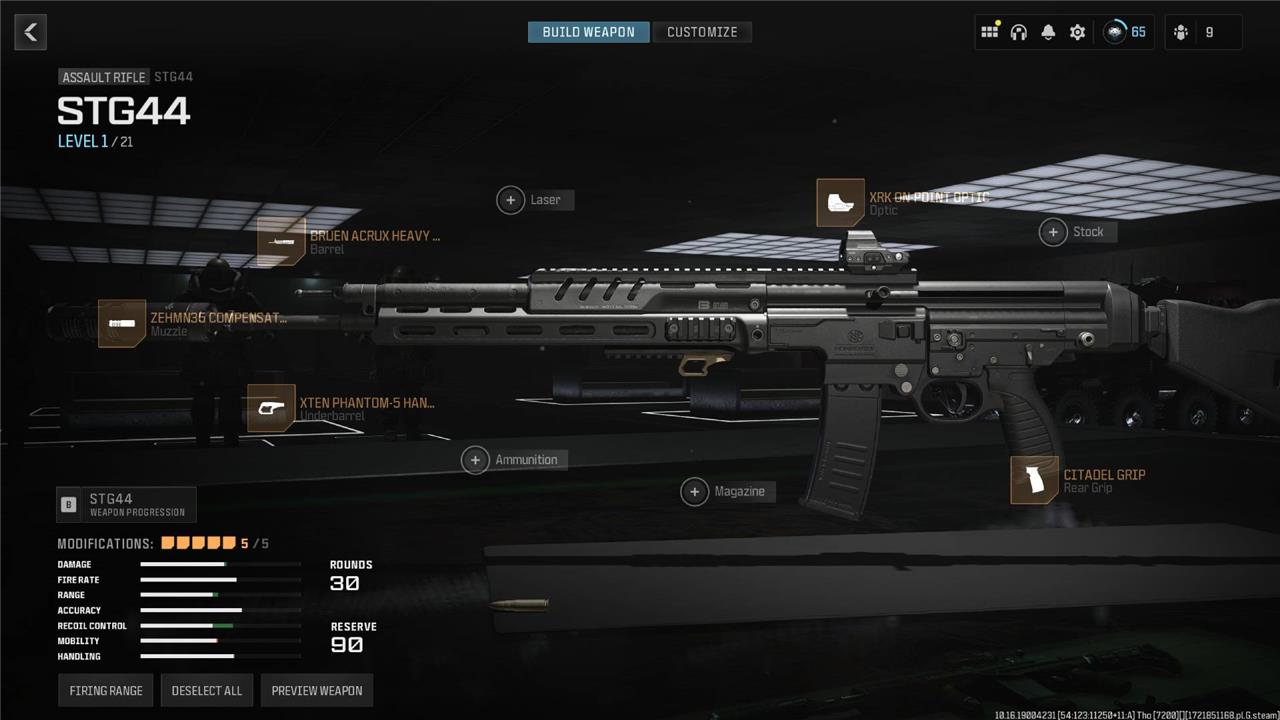The height and width of the screenshot is (720, 1280).
Task: Go back using the top-left arrow
Action: [x=31, y=32]
